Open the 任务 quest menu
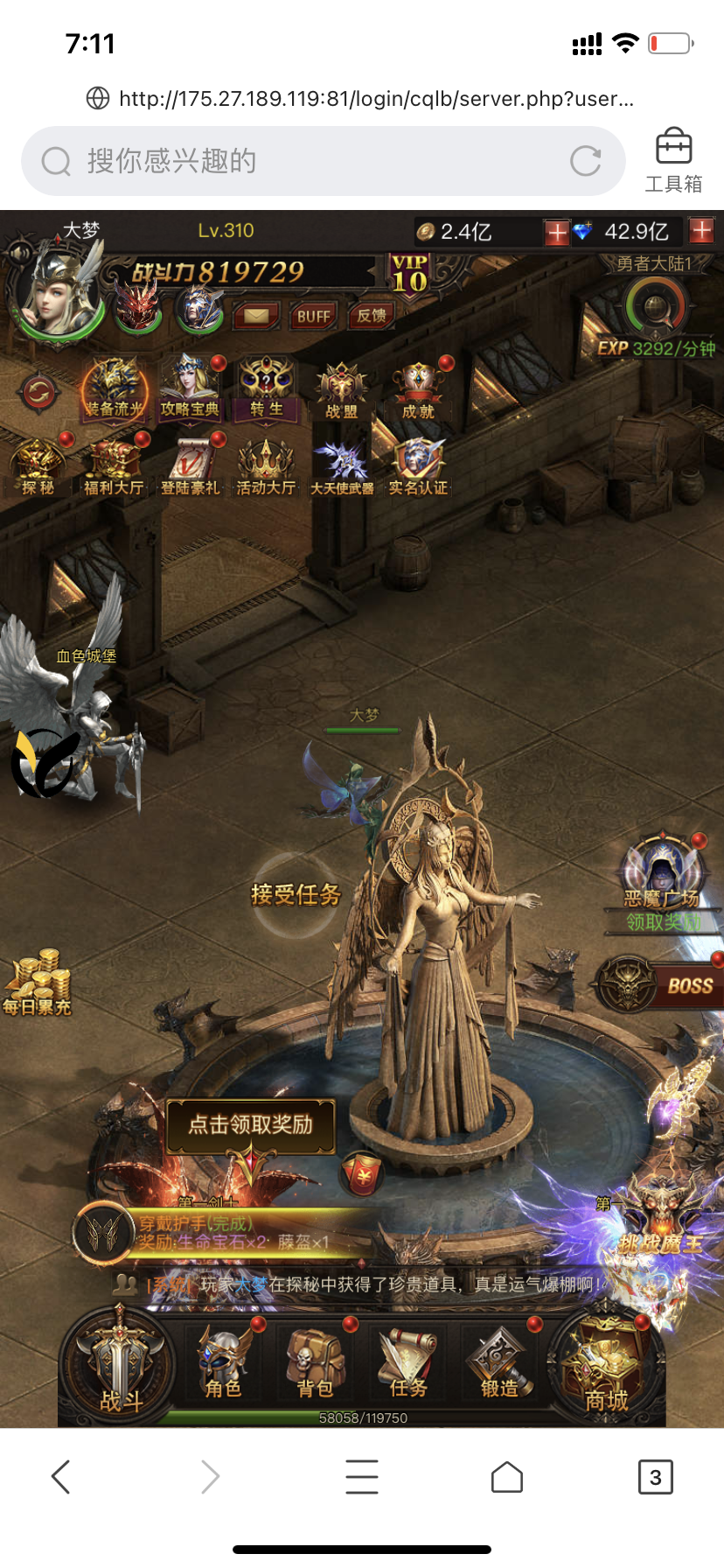The width and height of the screenshot is (724, 1568). 407,1364
